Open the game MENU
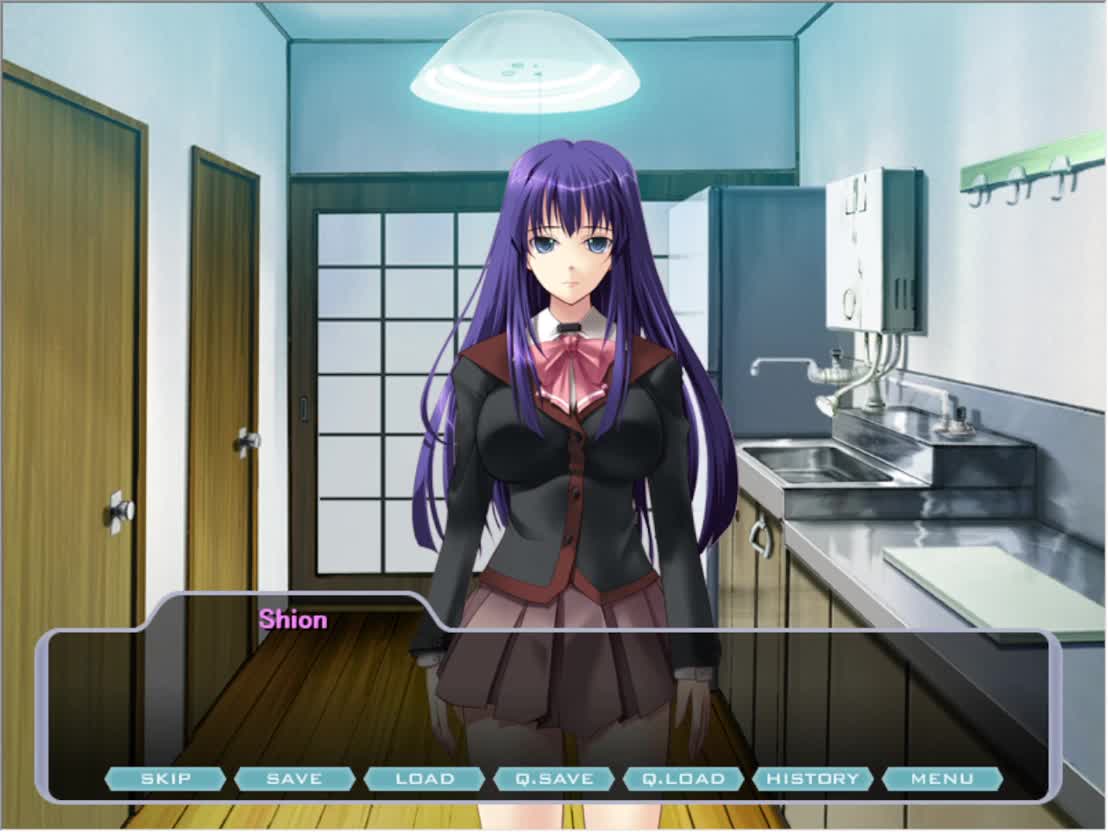The image size is (1108, 832). pyautogui.click(x=942, y=779)
